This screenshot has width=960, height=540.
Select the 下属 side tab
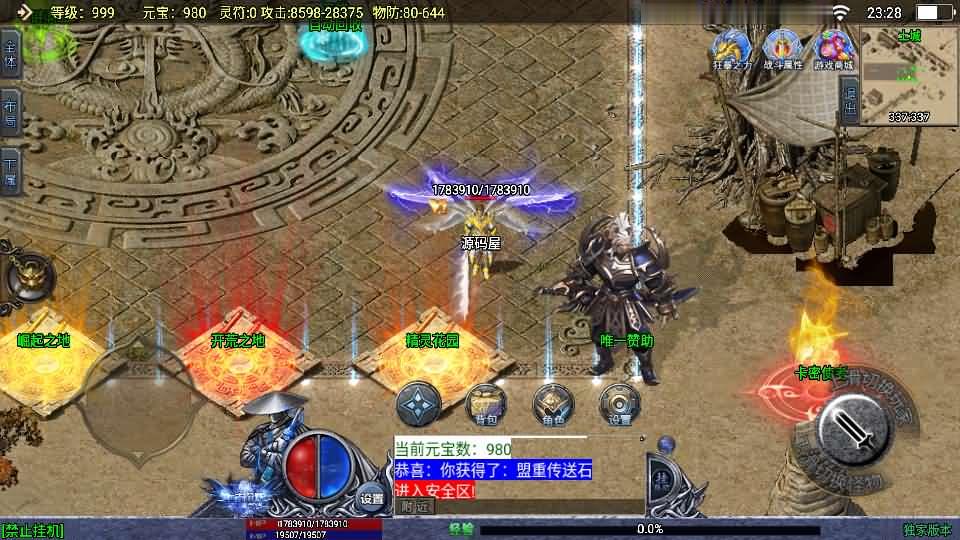(10, 171)
